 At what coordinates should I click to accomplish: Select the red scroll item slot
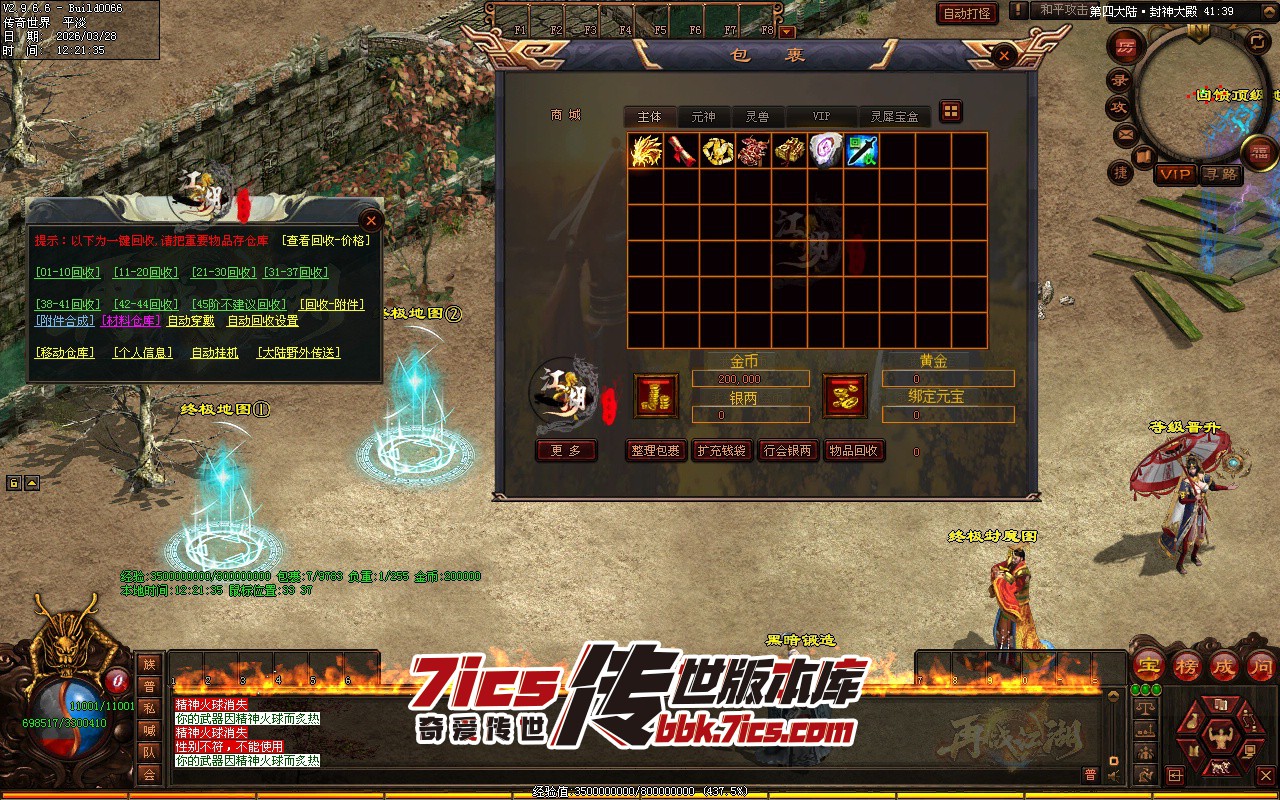pyautogui.click(x=681, y=151)
